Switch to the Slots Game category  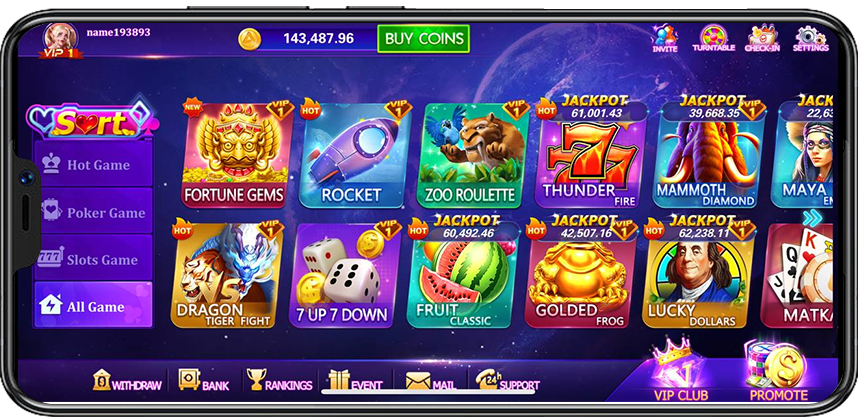tap(94, 259)
